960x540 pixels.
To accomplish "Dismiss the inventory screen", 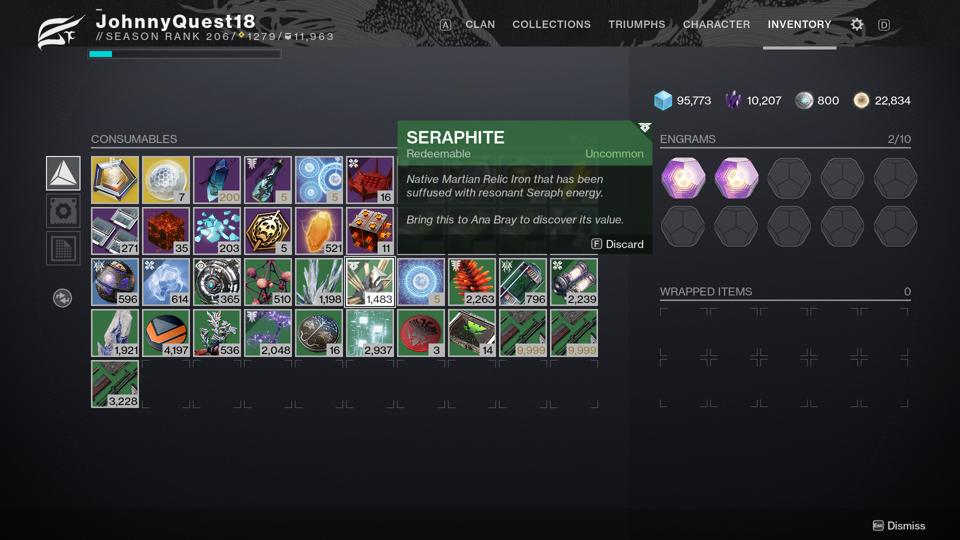I will [899, 526].
